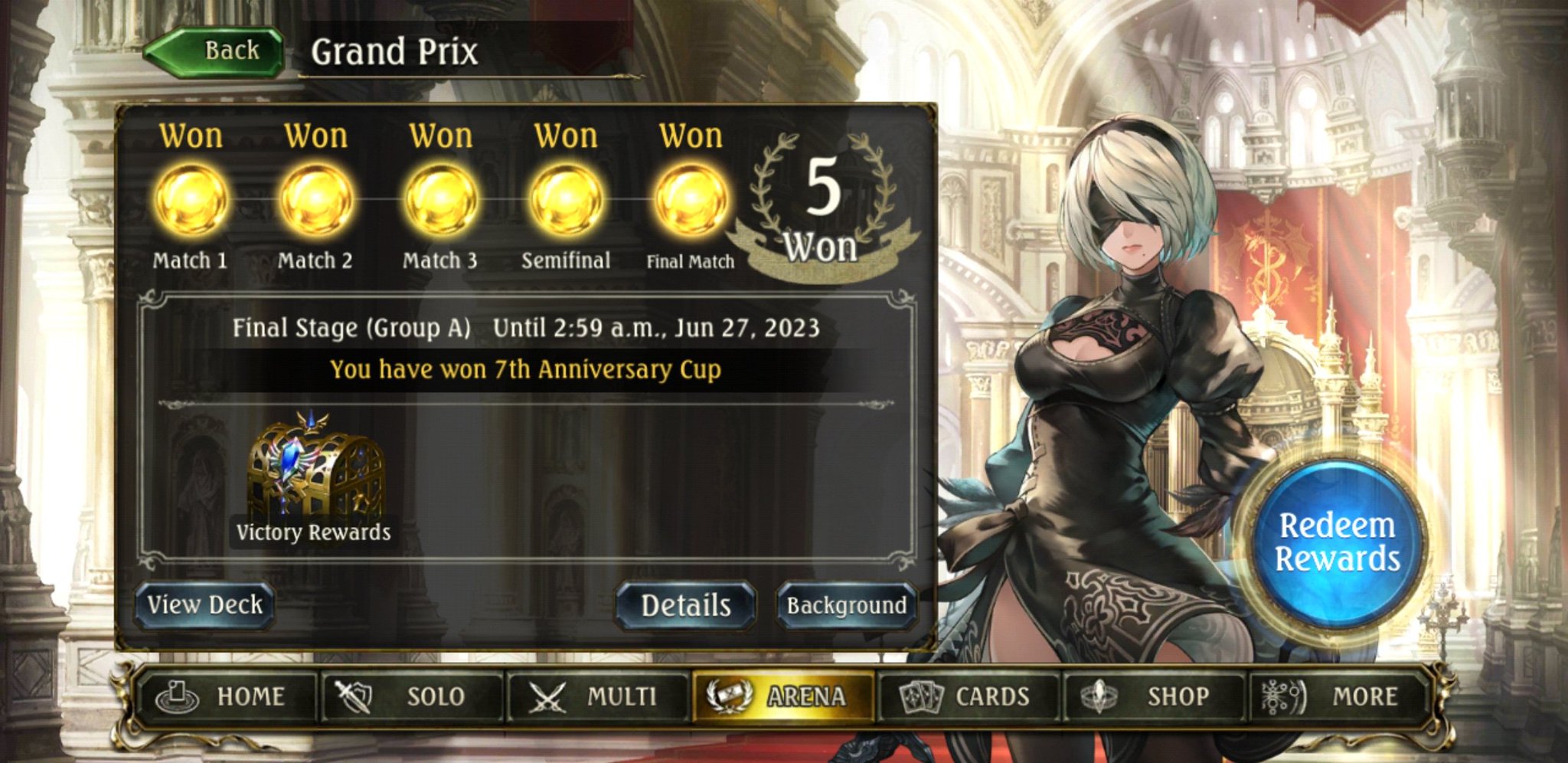Open View Deck
This screenshot has height=763, width=1568.
[204, 604]
